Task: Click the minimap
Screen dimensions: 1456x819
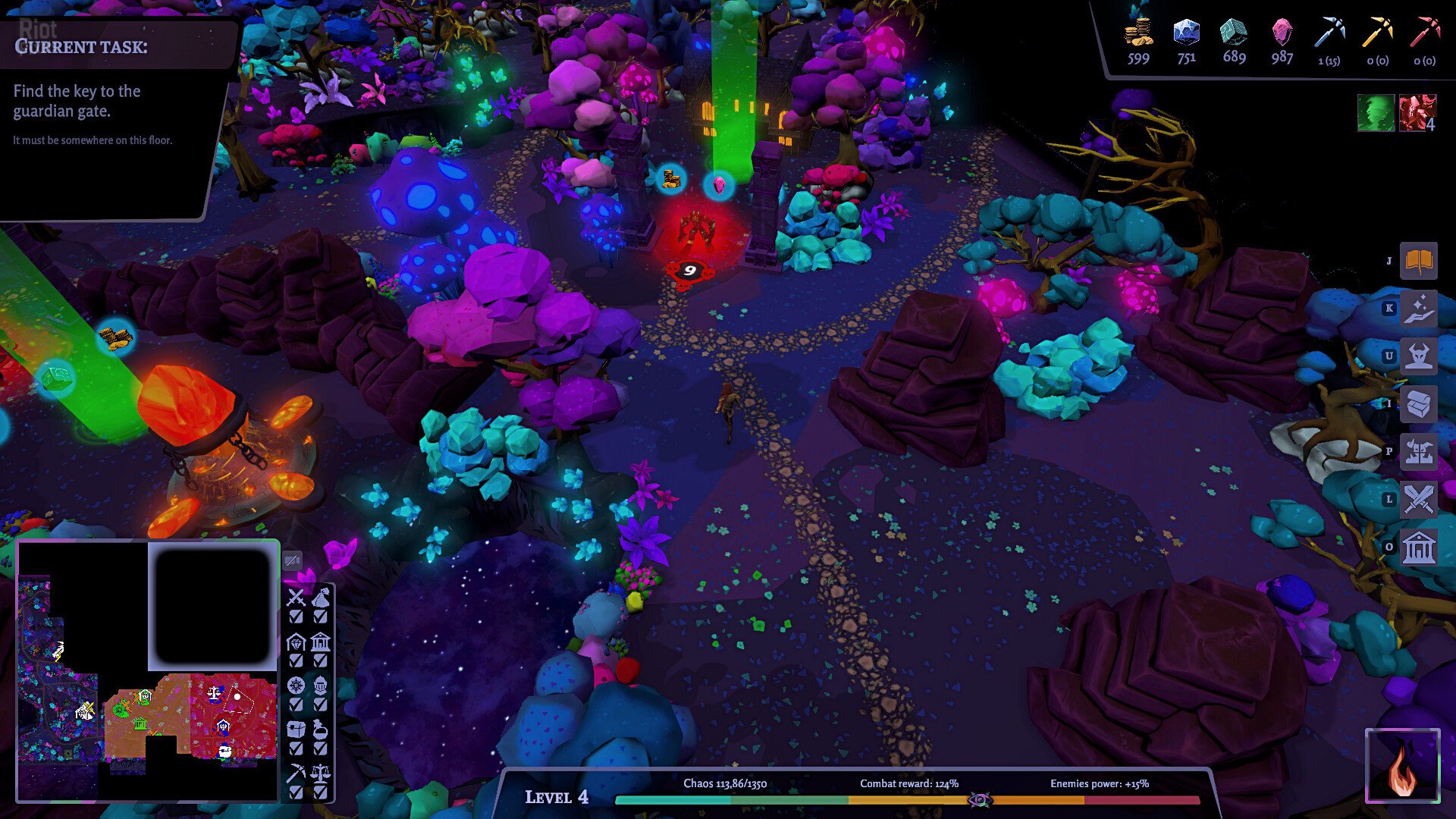Action: 148,671
